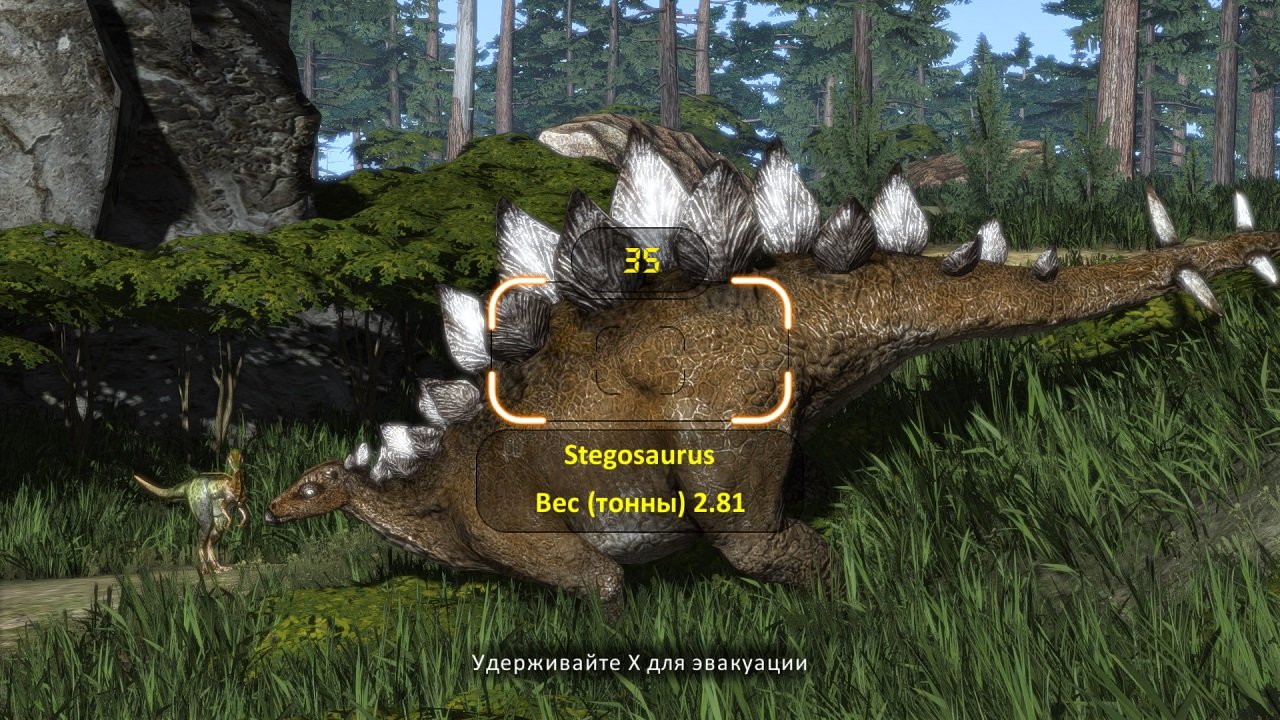Open the target details dropdown
The width and height of the screenshot is (1280, 720).
(640, 480)
